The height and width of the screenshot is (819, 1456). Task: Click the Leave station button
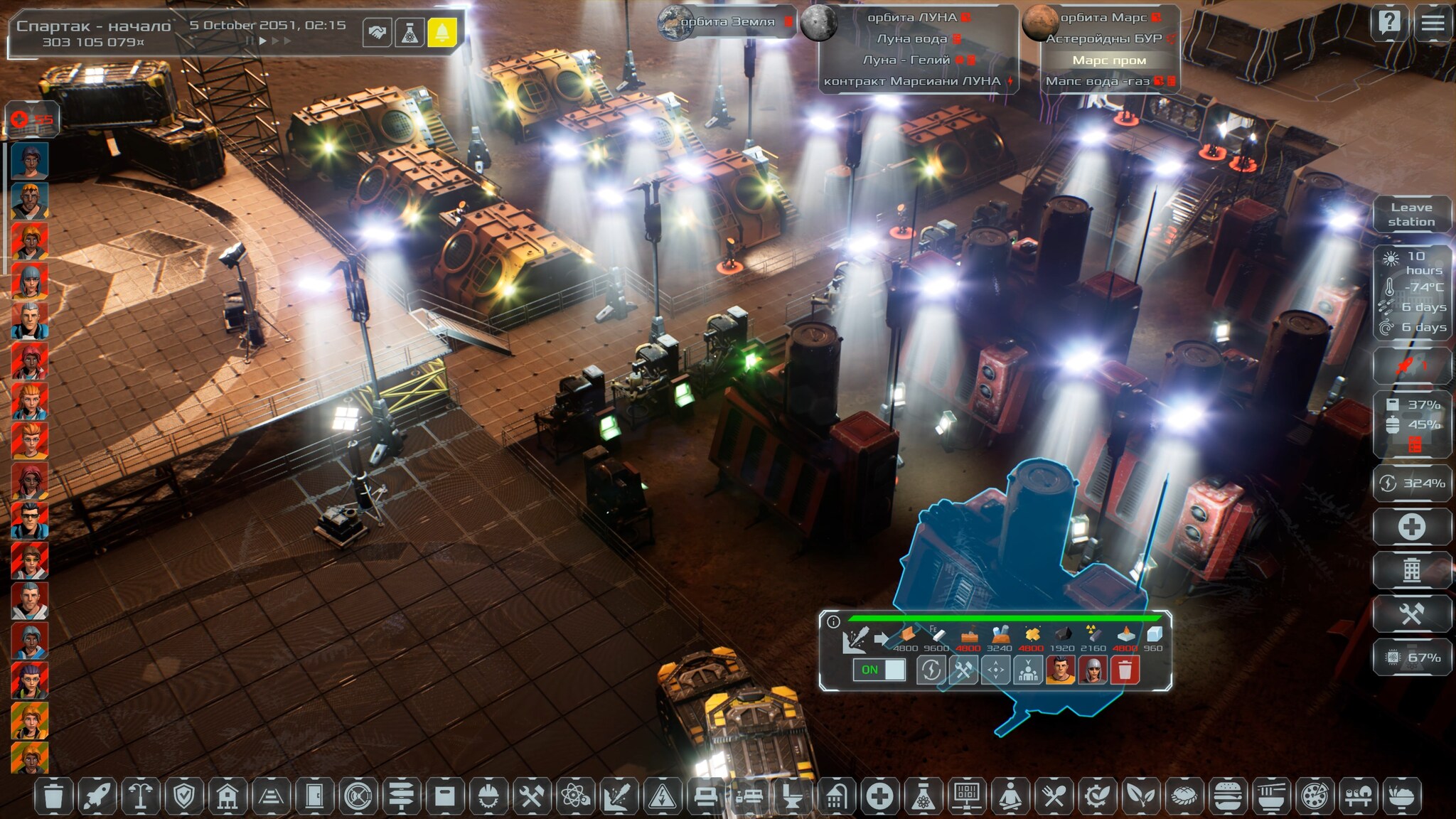[x=1411, y=214]
